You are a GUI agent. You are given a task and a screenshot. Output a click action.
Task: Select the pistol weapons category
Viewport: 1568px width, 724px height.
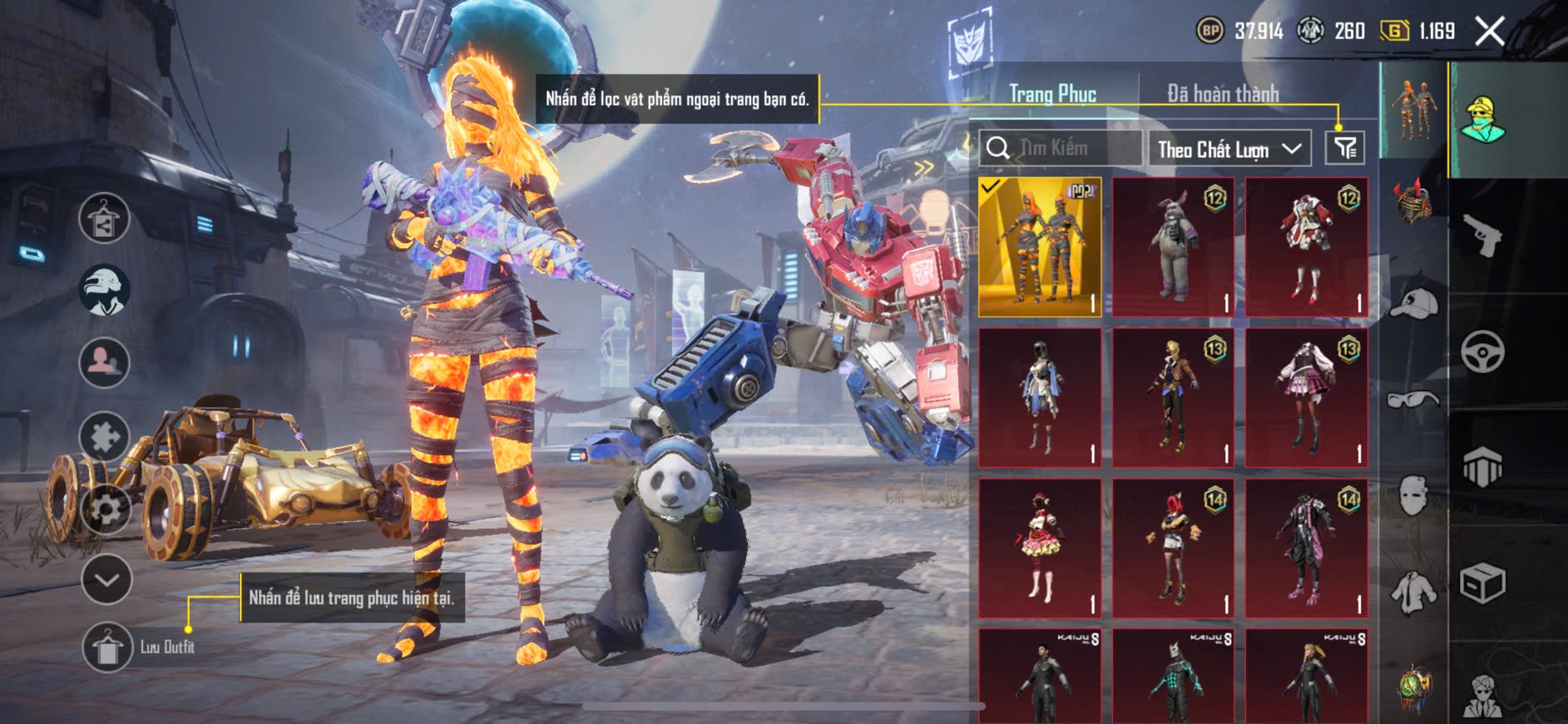[x=1481, y=236]
